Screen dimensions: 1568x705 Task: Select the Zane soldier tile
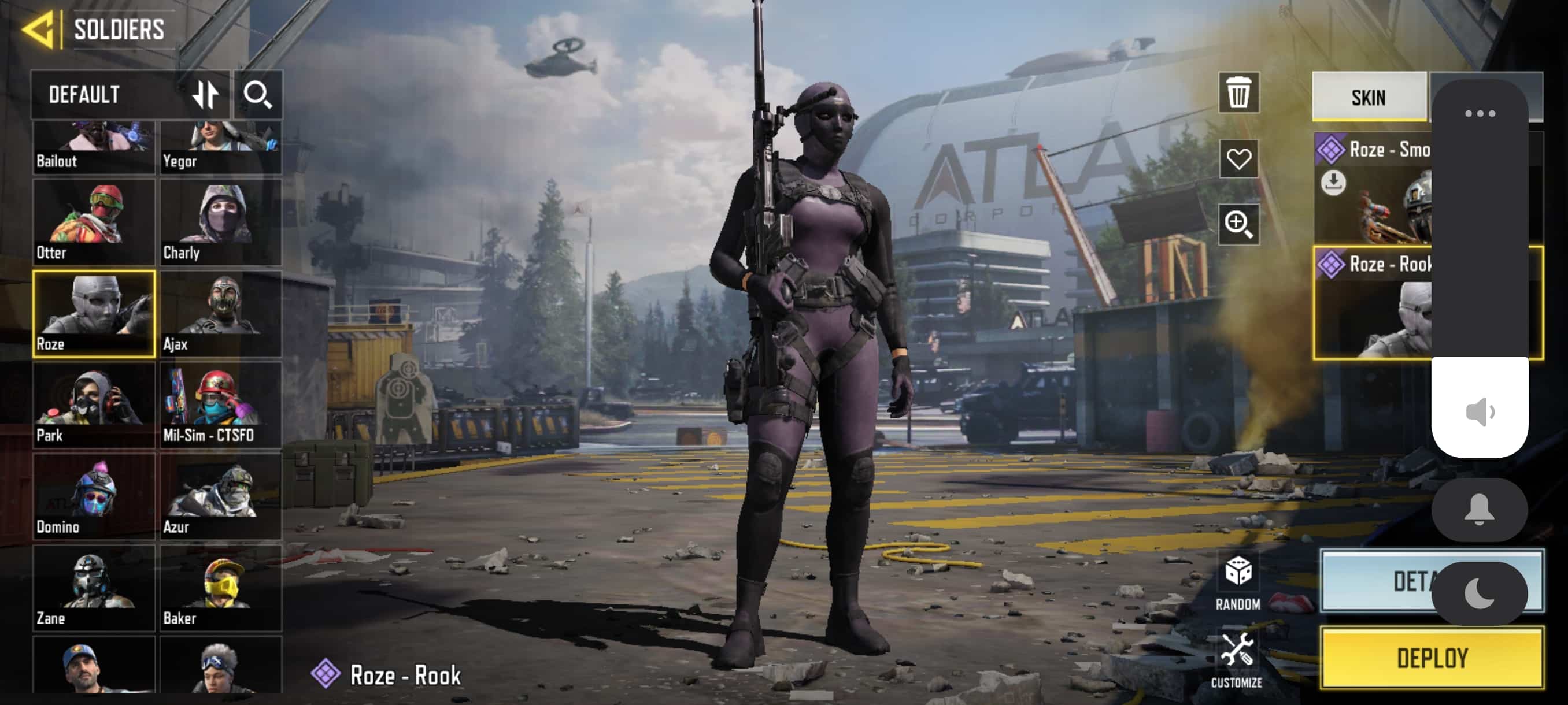pos(94,588)
